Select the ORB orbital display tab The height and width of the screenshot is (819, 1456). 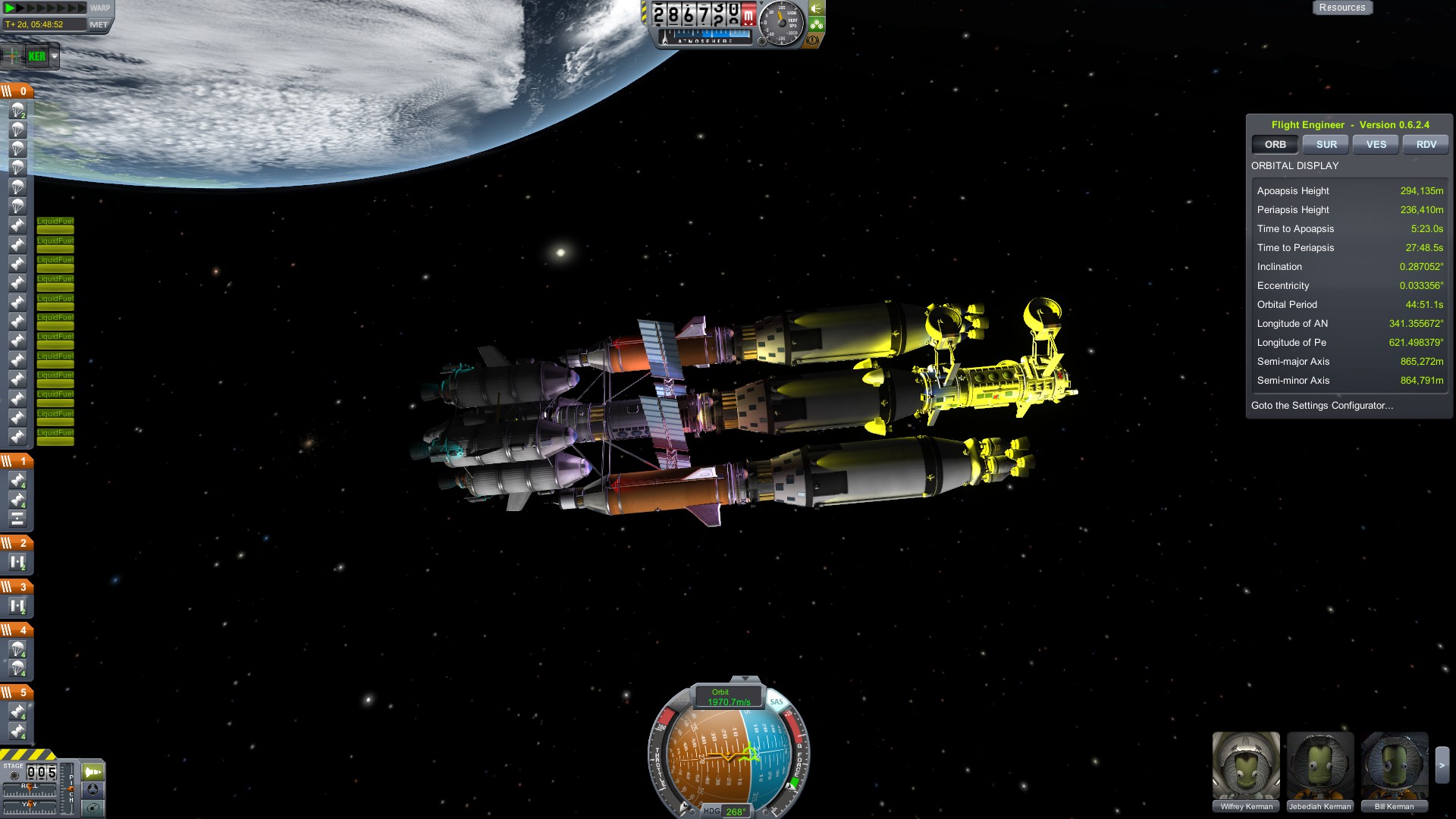pos(1275,144)
